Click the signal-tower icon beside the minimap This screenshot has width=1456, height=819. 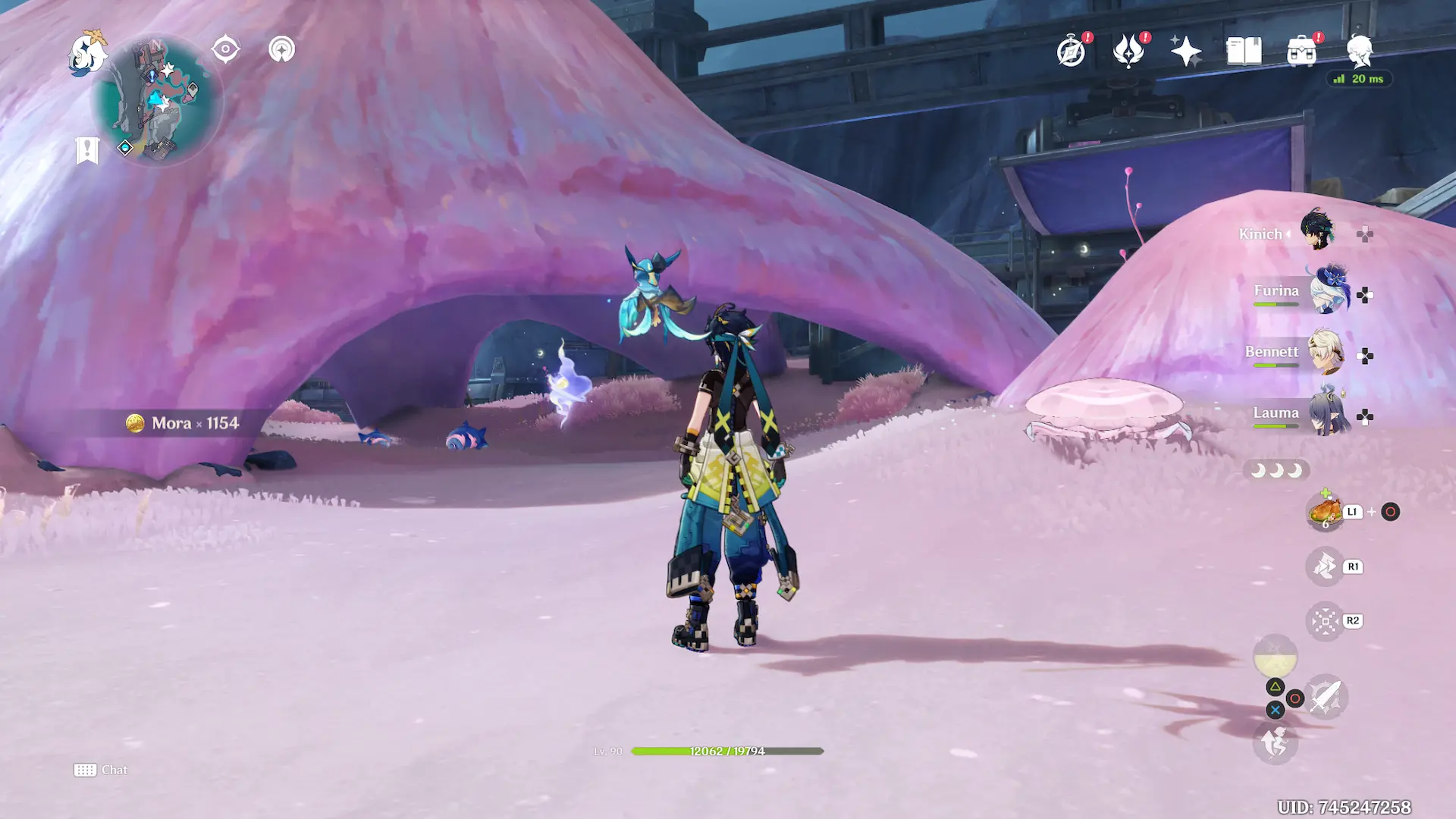coord(281,50)
